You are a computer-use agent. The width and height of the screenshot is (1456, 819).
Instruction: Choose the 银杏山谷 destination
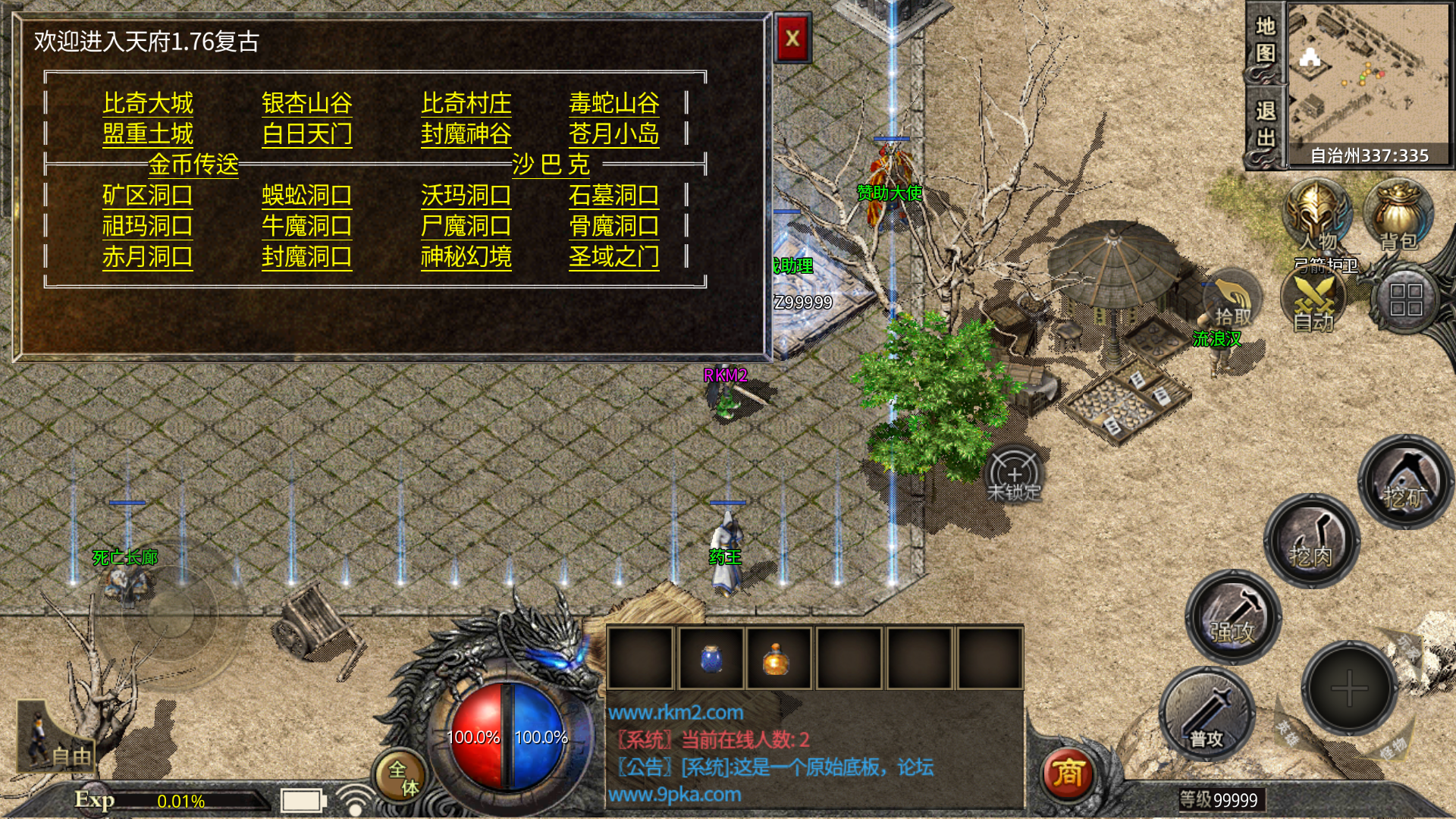306,103
